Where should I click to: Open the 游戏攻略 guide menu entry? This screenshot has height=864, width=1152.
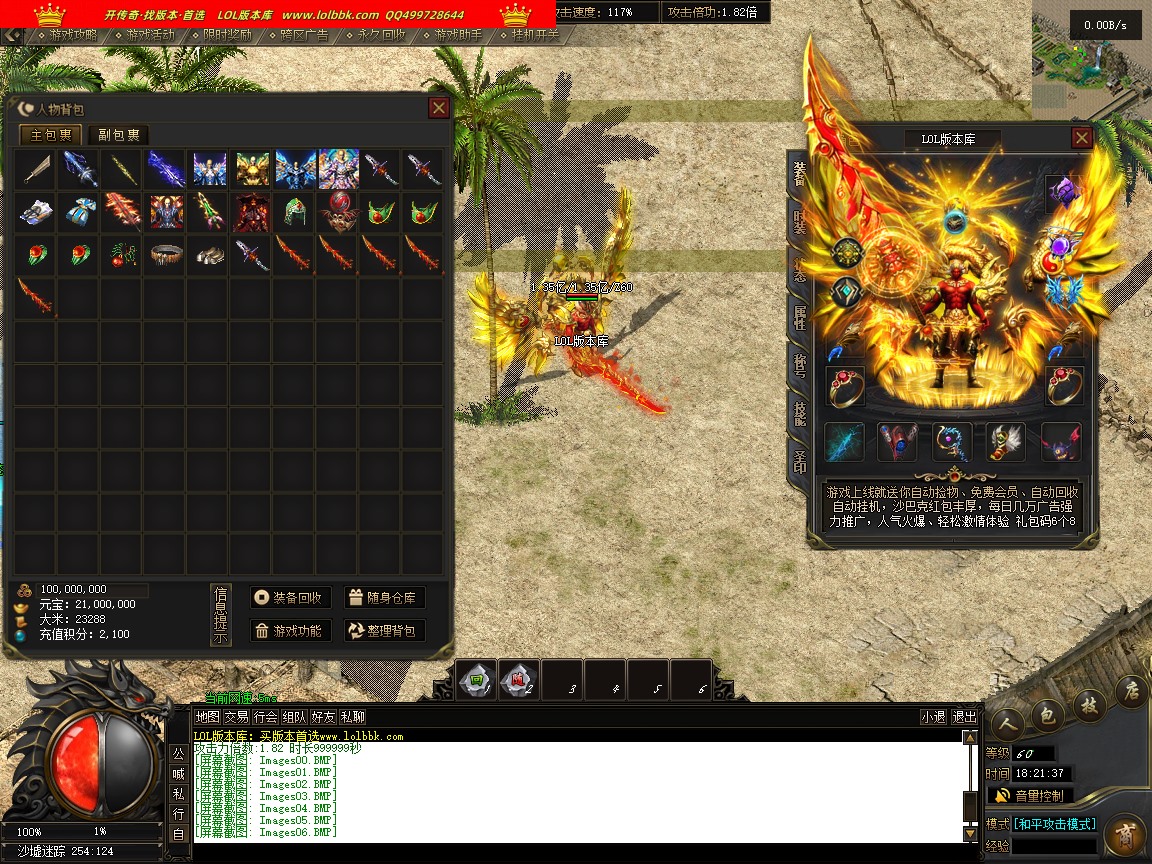click(73, 35)
